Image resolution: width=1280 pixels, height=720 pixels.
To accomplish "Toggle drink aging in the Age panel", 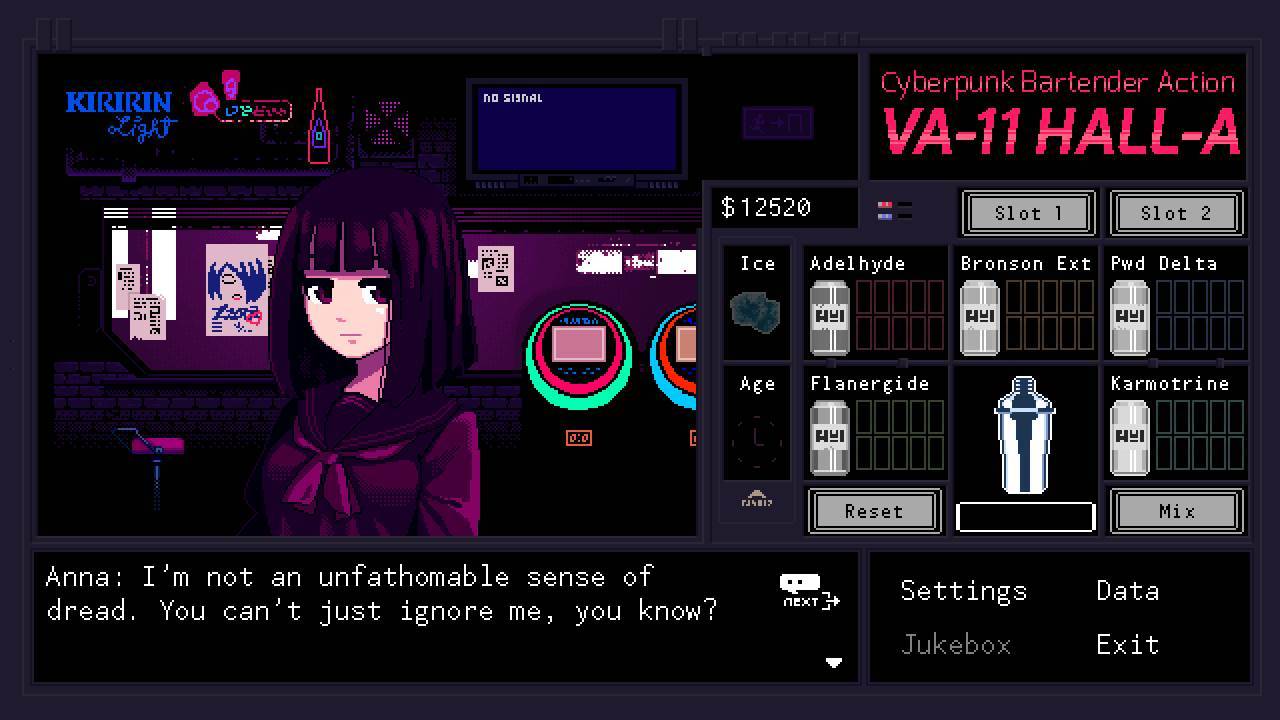I will click(x=756, y=430).
